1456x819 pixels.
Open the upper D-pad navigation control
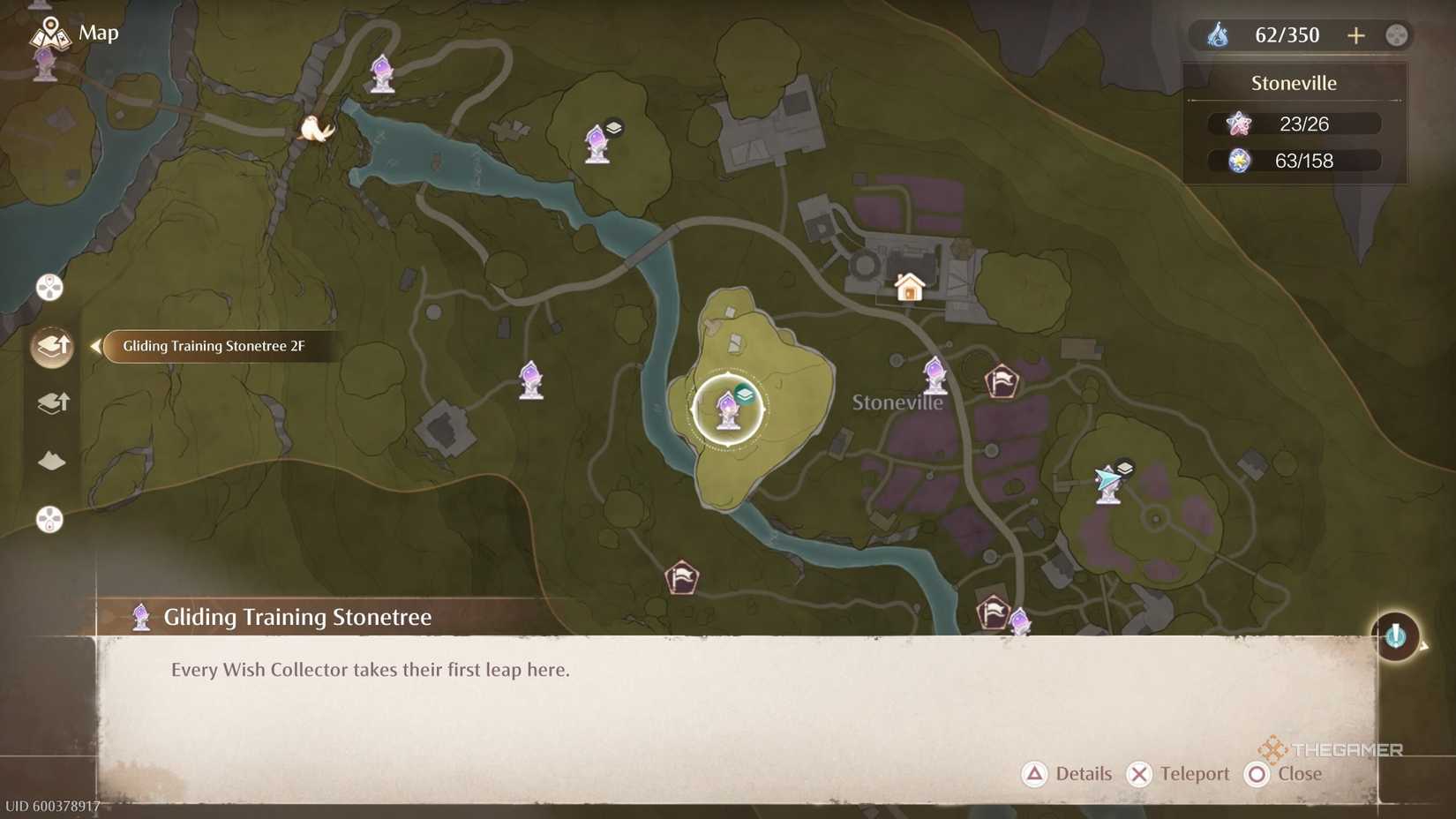click(x=49, y=287)
